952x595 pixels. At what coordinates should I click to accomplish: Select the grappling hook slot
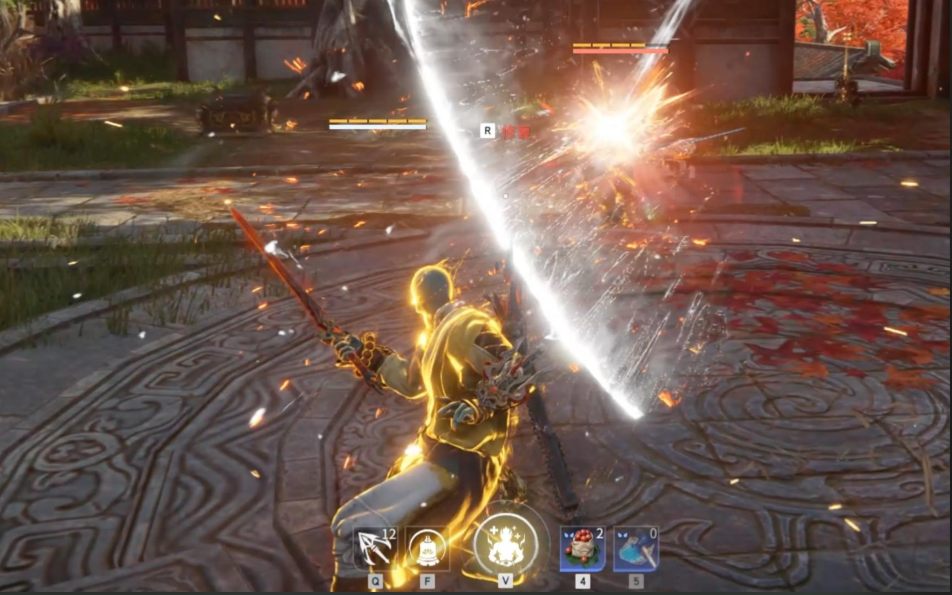[x=374, y=548]
